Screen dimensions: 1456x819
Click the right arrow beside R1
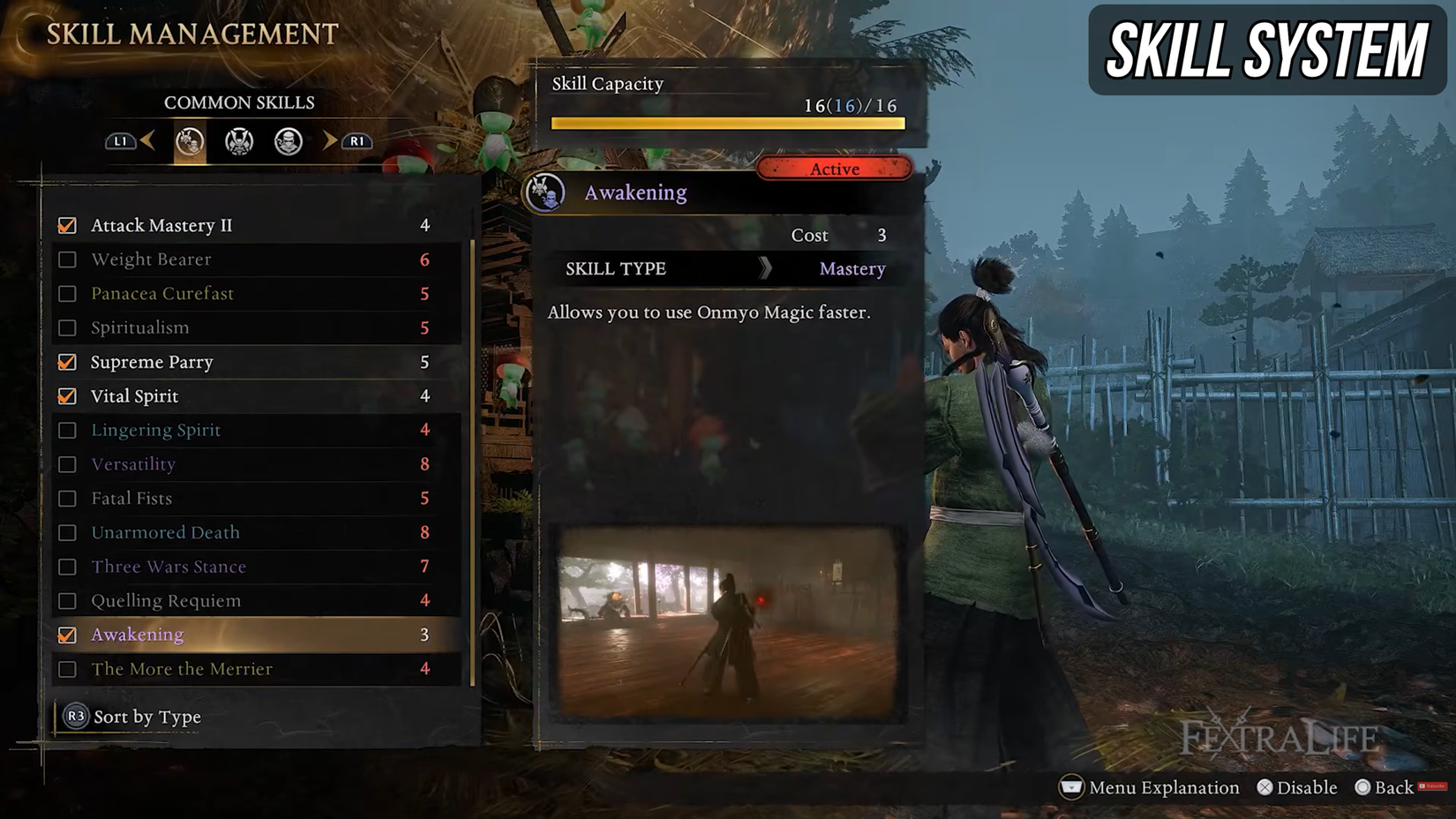pyautogui.click(x=330, y=141)
